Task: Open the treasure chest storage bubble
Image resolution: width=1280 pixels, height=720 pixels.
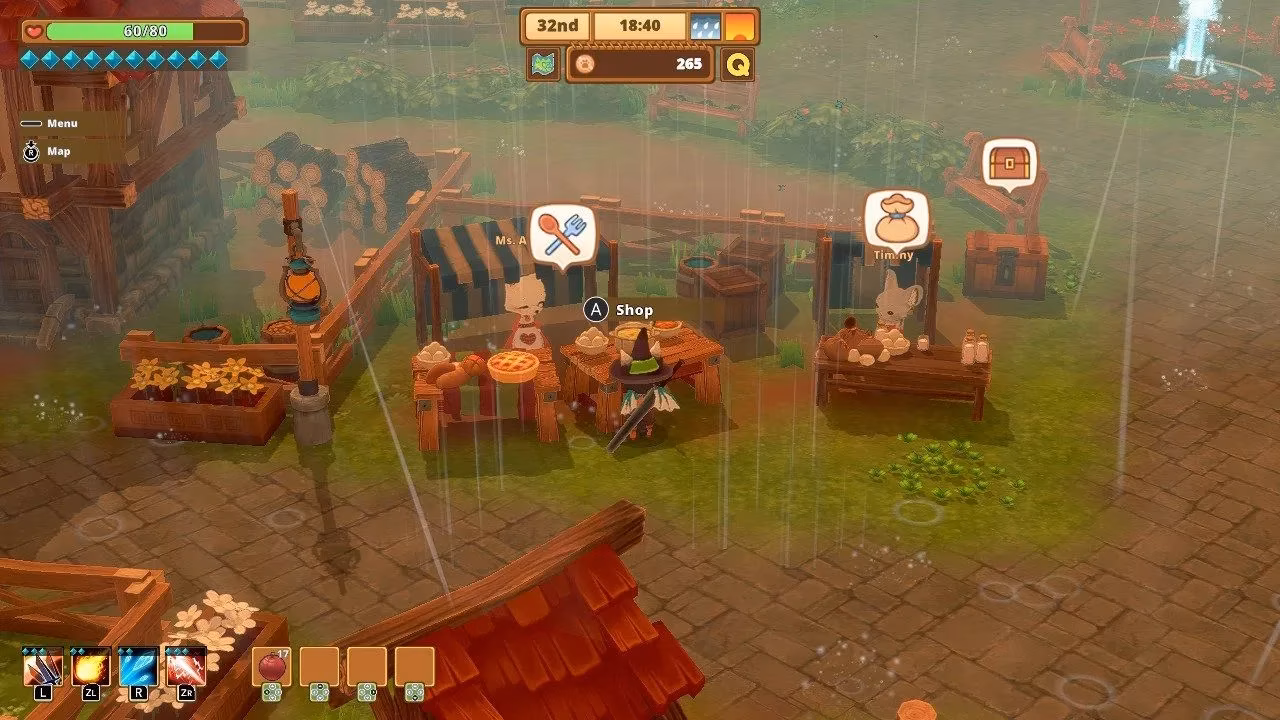Action: pyautogui.click(x=1008, y=163)
